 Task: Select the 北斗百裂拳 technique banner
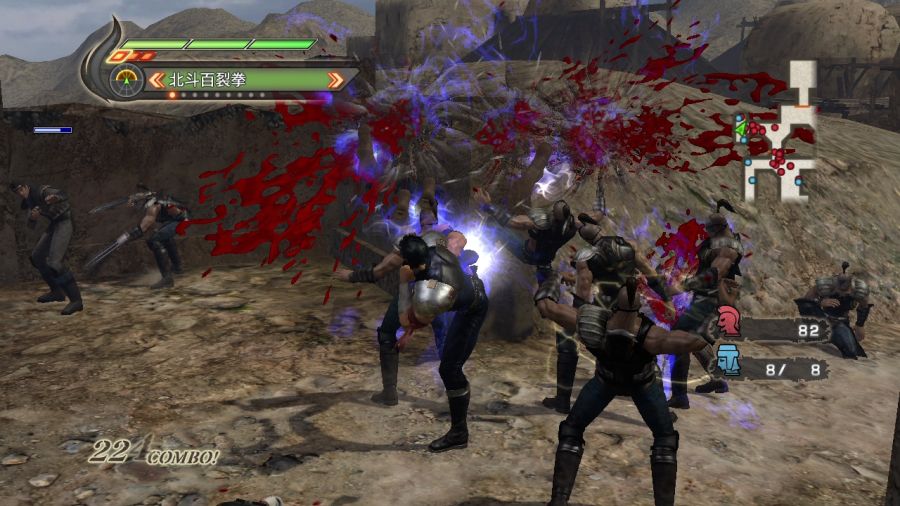(x=245, y=79)
